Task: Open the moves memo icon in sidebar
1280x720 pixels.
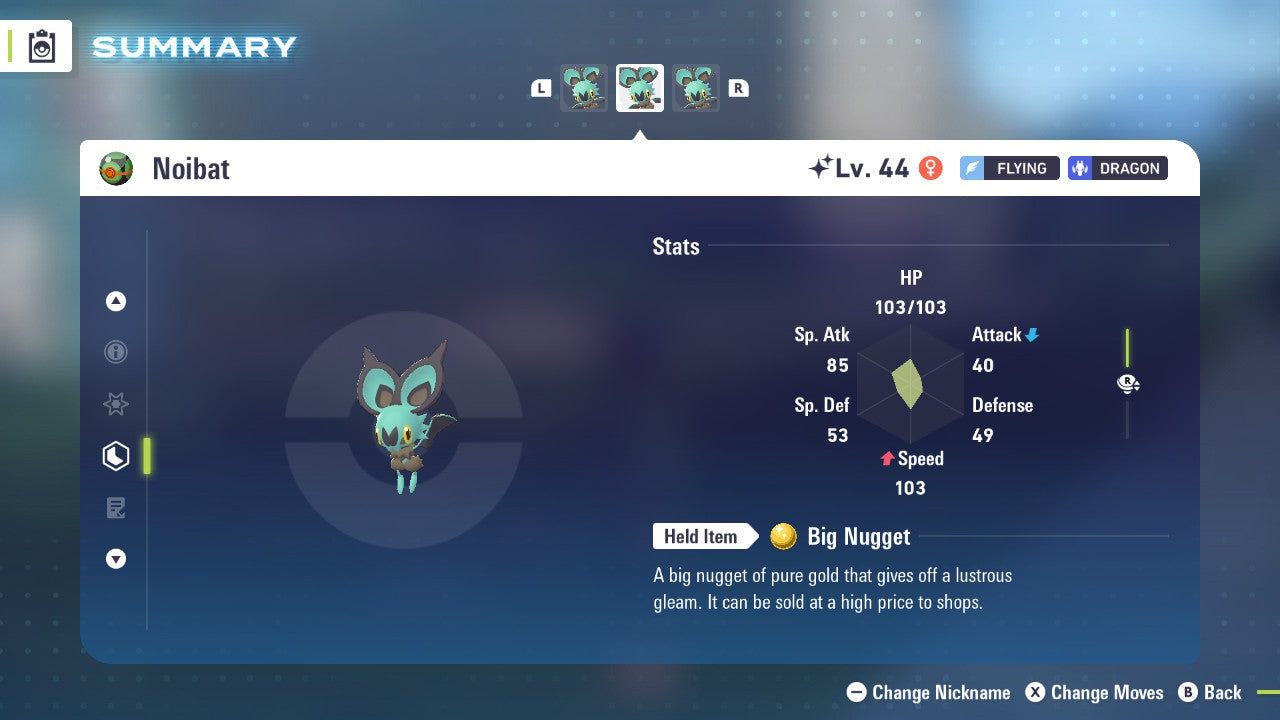Action: [x=116, y=508]
